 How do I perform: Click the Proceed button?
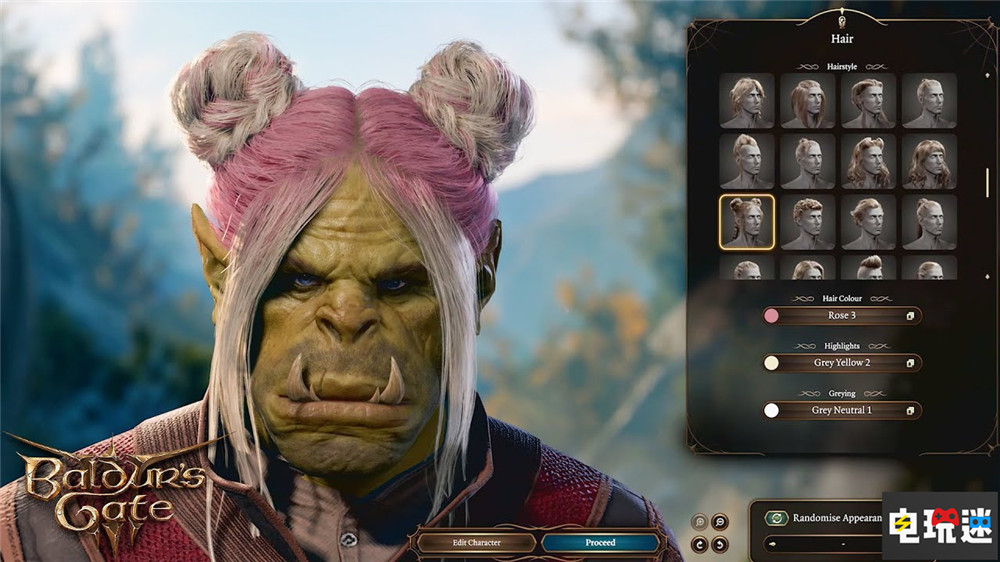coord(600,543)
